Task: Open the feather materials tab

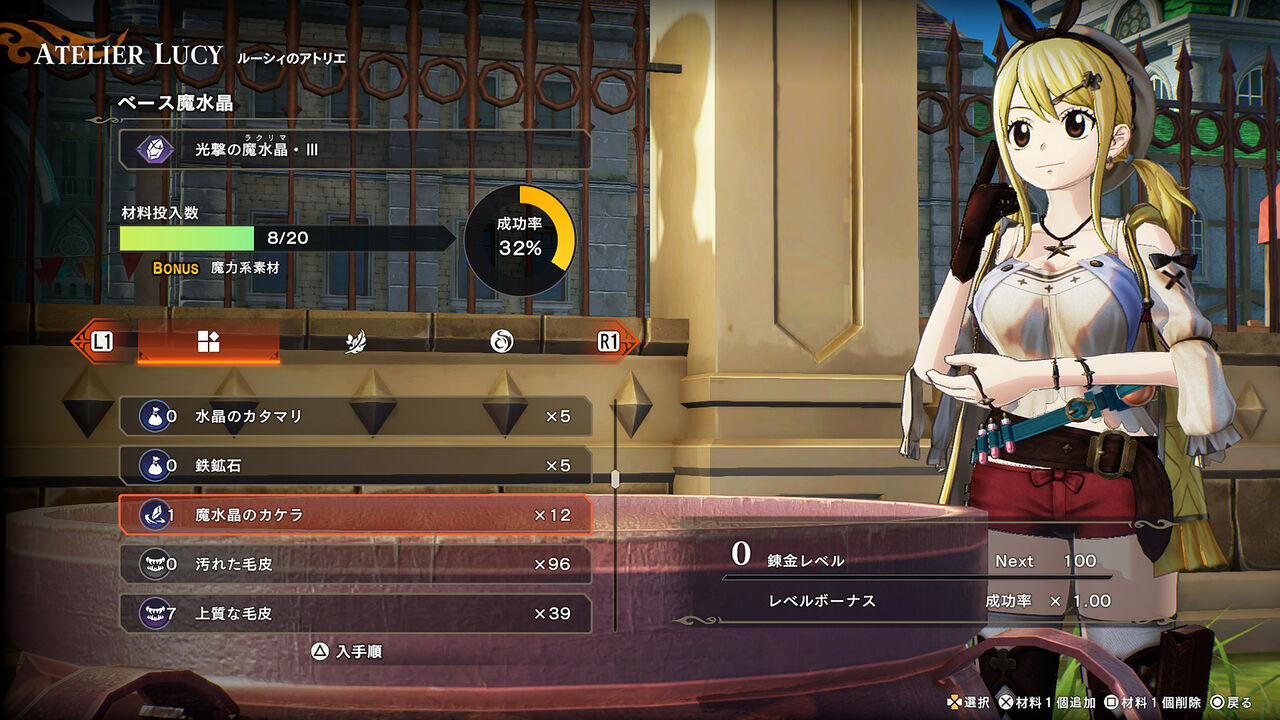Action: click(x=354, y=342)
